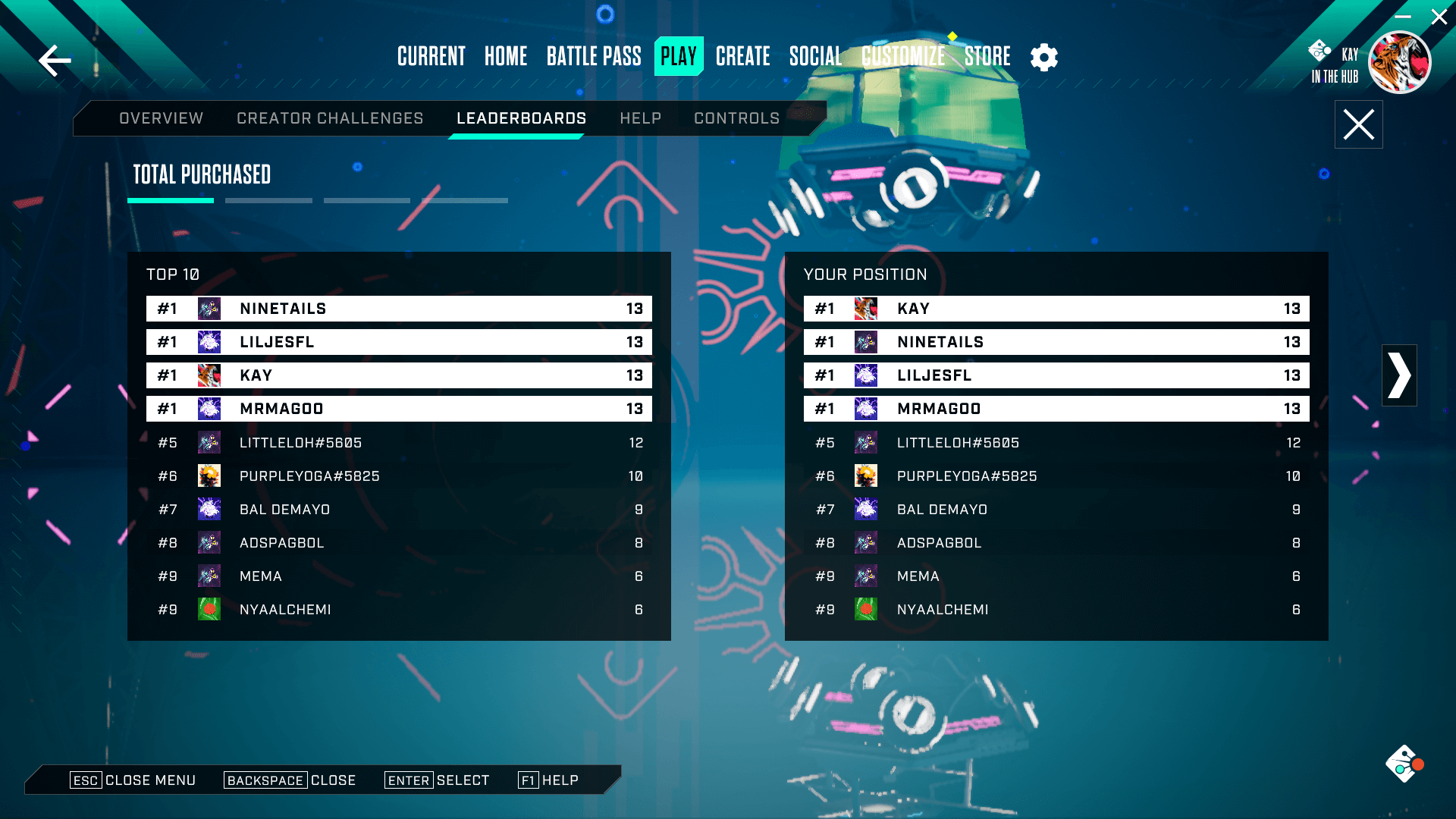
Task: Close the game window
Action: [x=1439, y=17]
